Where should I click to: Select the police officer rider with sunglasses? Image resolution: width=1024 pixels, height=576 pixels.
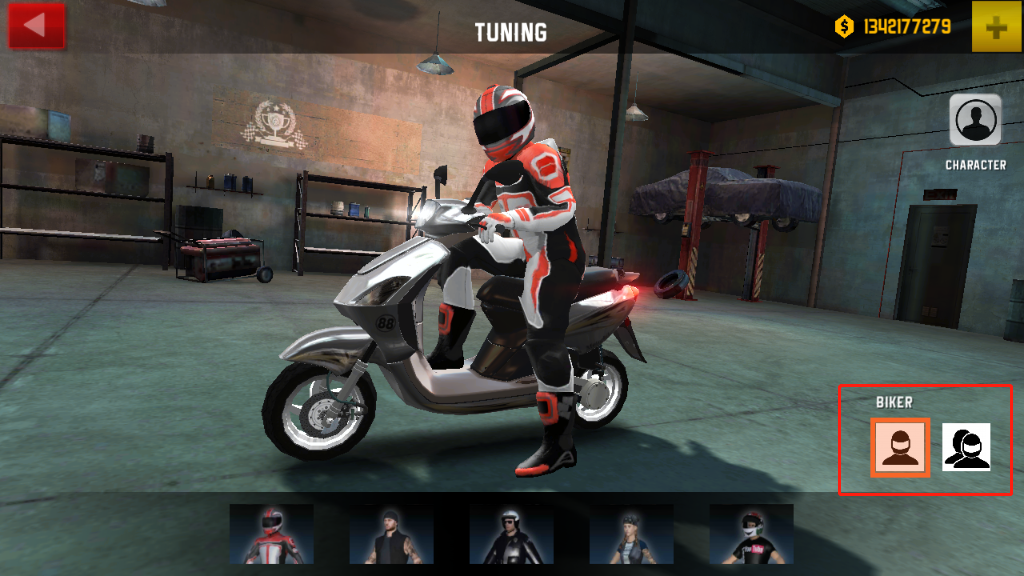coord(511,533)
